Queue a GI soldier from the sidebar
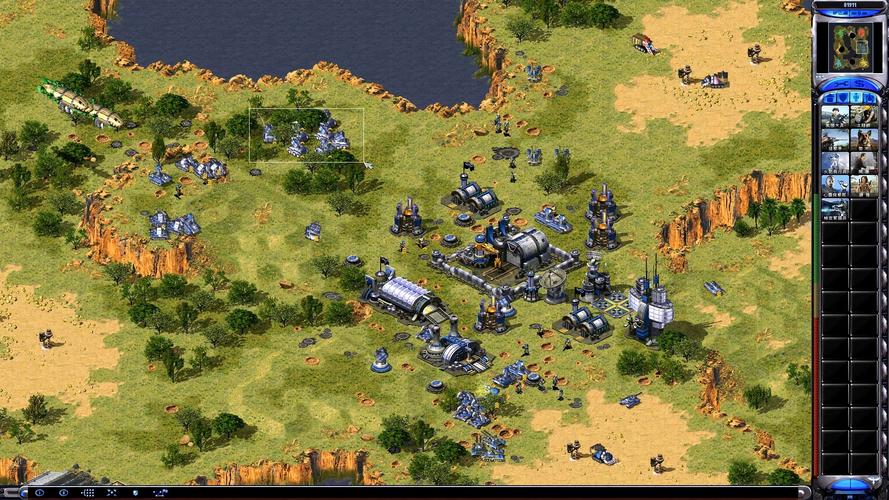 [835, 117]
